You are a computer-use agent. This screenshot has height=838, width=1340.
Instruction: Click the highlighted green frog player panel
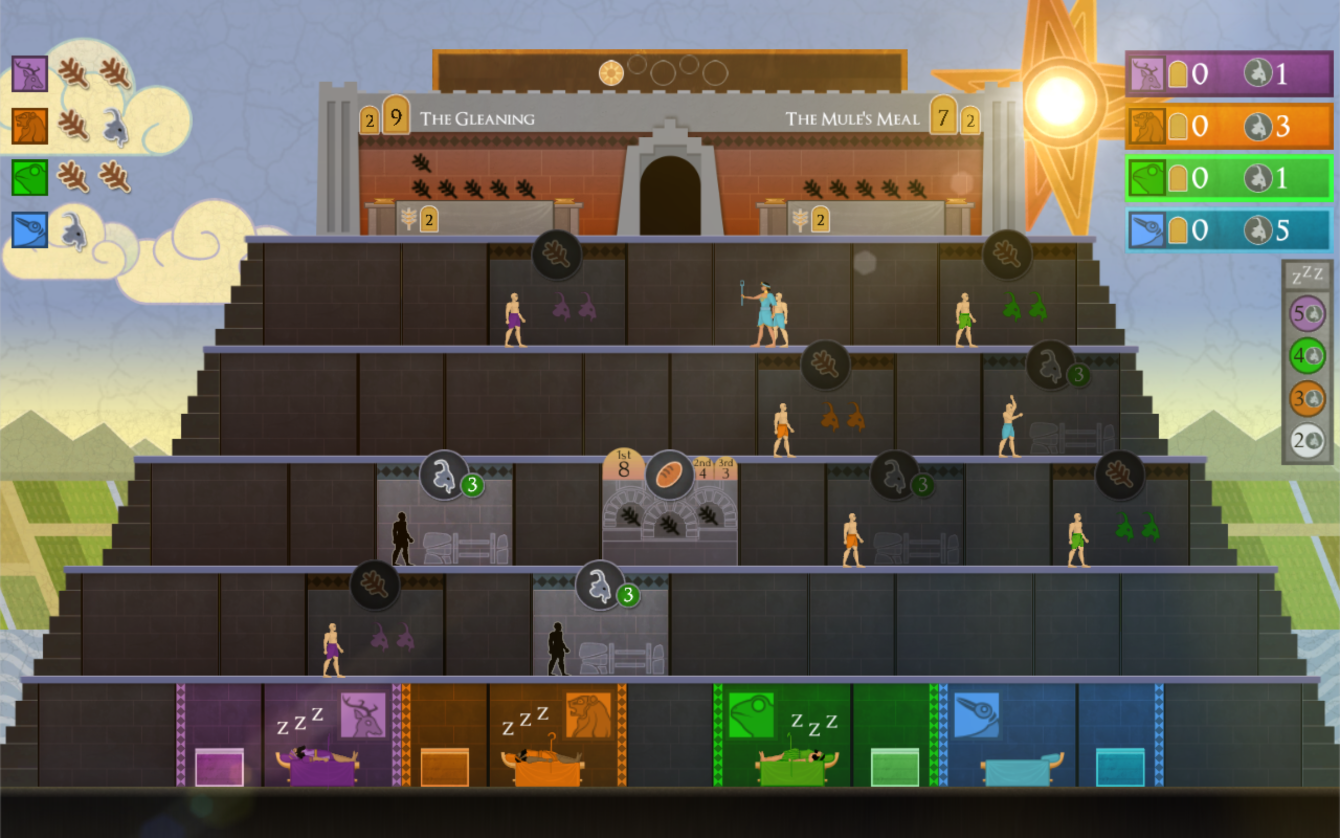pos(1228,179)
